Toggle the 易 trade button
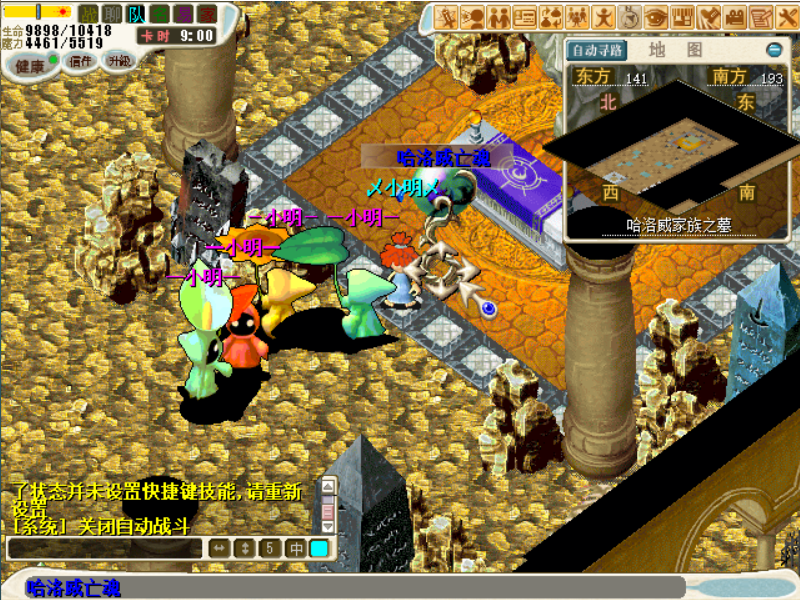800x600 pixels. 183,14
